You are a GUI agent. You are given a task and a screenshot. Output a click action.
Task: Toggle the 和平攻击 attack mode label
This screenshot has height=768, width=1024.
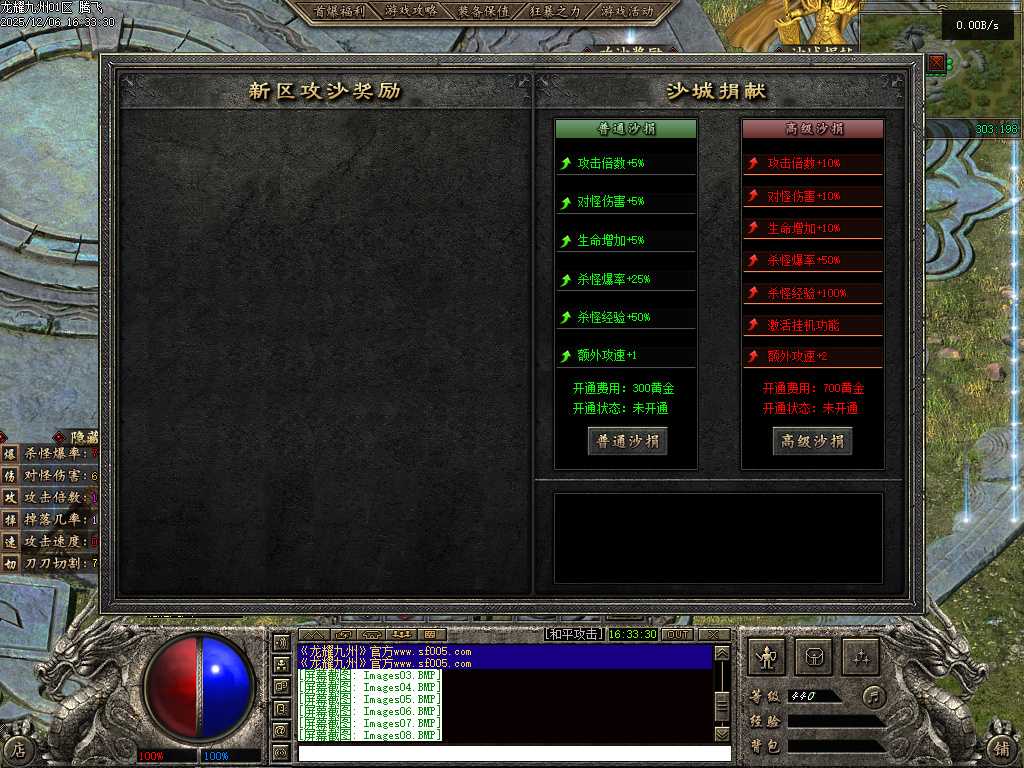click(574, 634)
